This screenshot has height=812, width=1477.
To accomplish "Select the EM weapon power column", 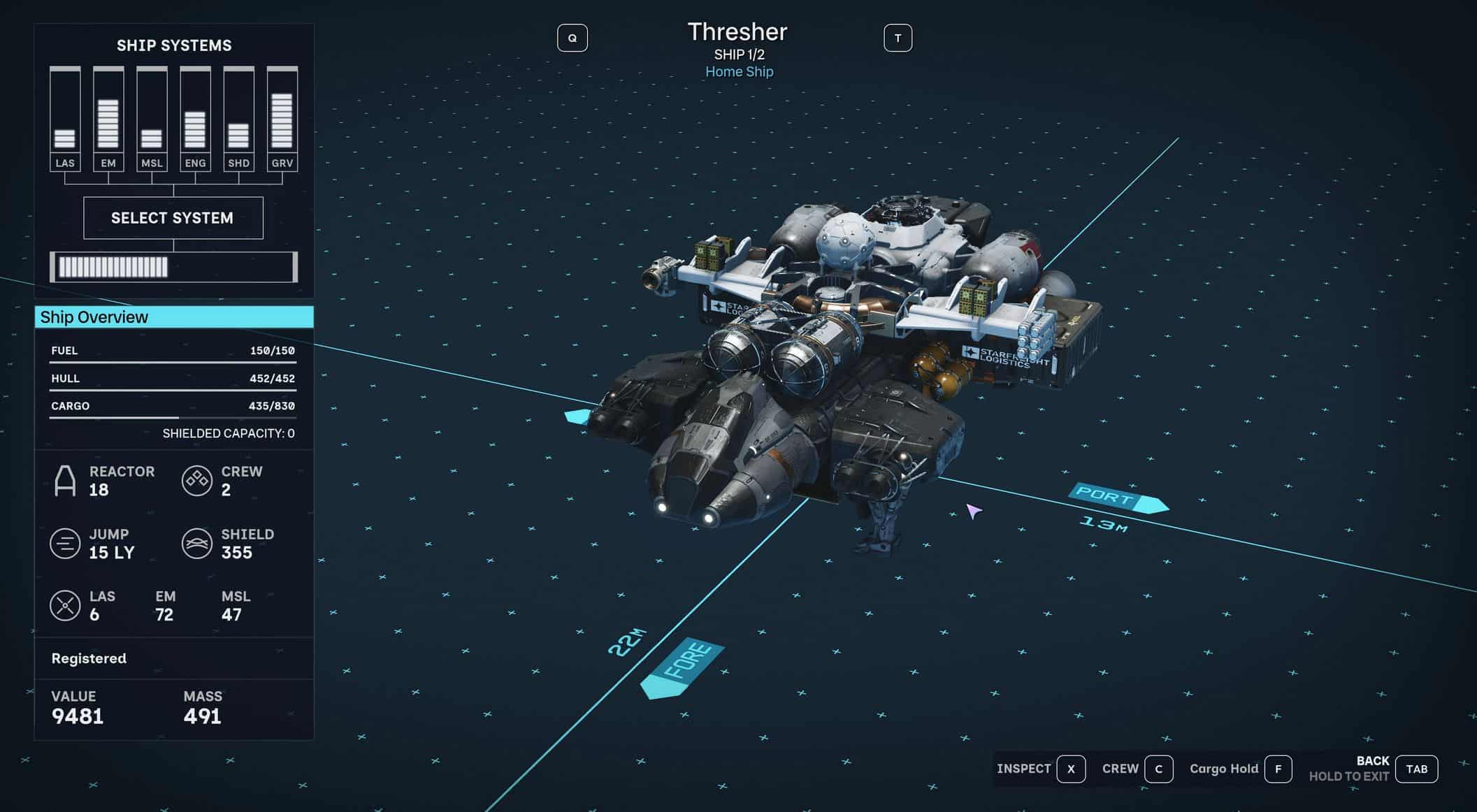I will coord(108,119).
